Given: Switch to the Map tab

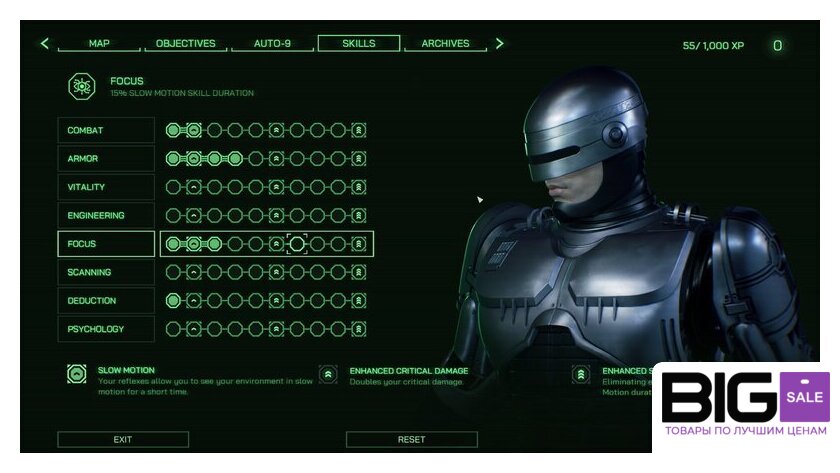Looking at the screenshot, I should click(x=99, y=44).
